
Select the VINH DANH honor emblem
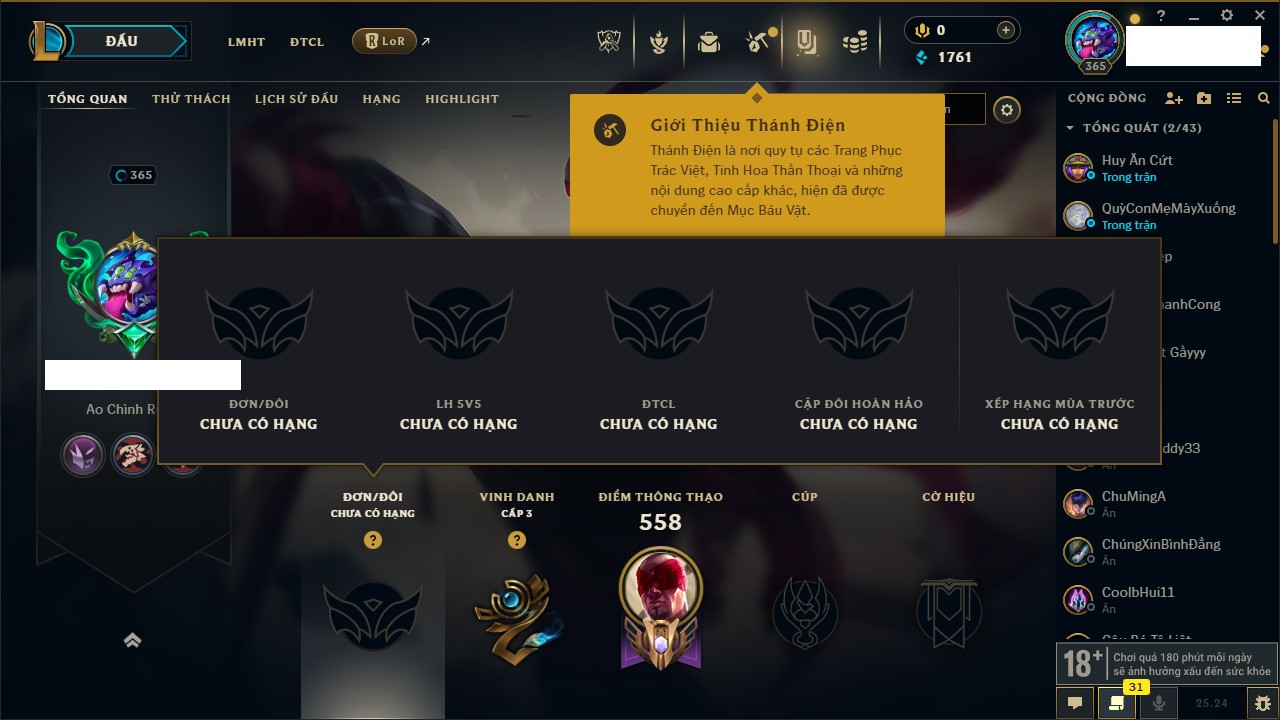[516, 618]
